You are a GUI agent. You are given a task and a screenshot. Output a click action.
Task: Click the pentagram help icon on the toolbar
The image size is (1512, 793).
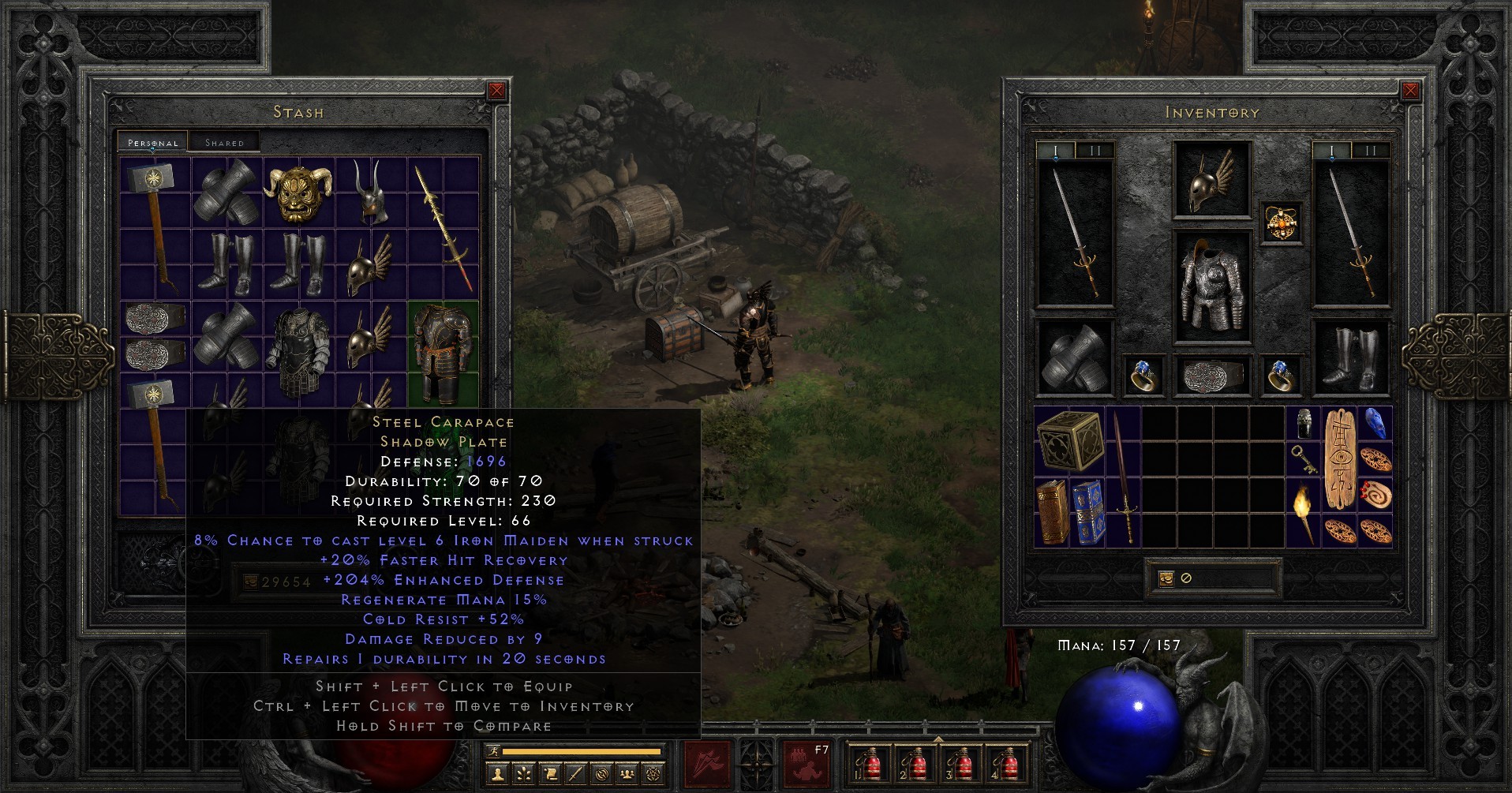(653, 773)
